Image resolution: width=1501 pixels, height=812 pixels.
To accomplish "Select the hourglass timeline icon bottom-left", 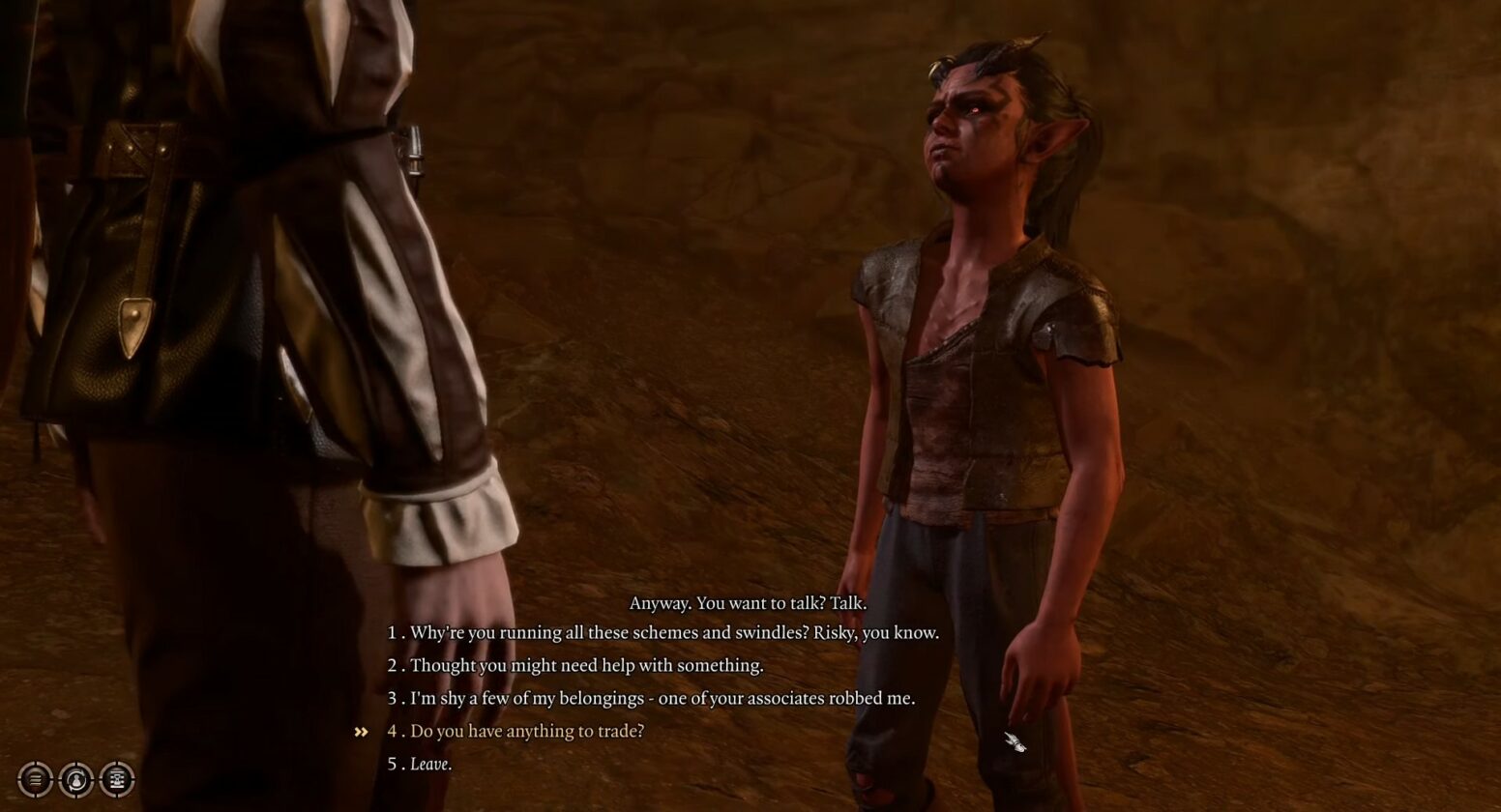I will 116,779.
